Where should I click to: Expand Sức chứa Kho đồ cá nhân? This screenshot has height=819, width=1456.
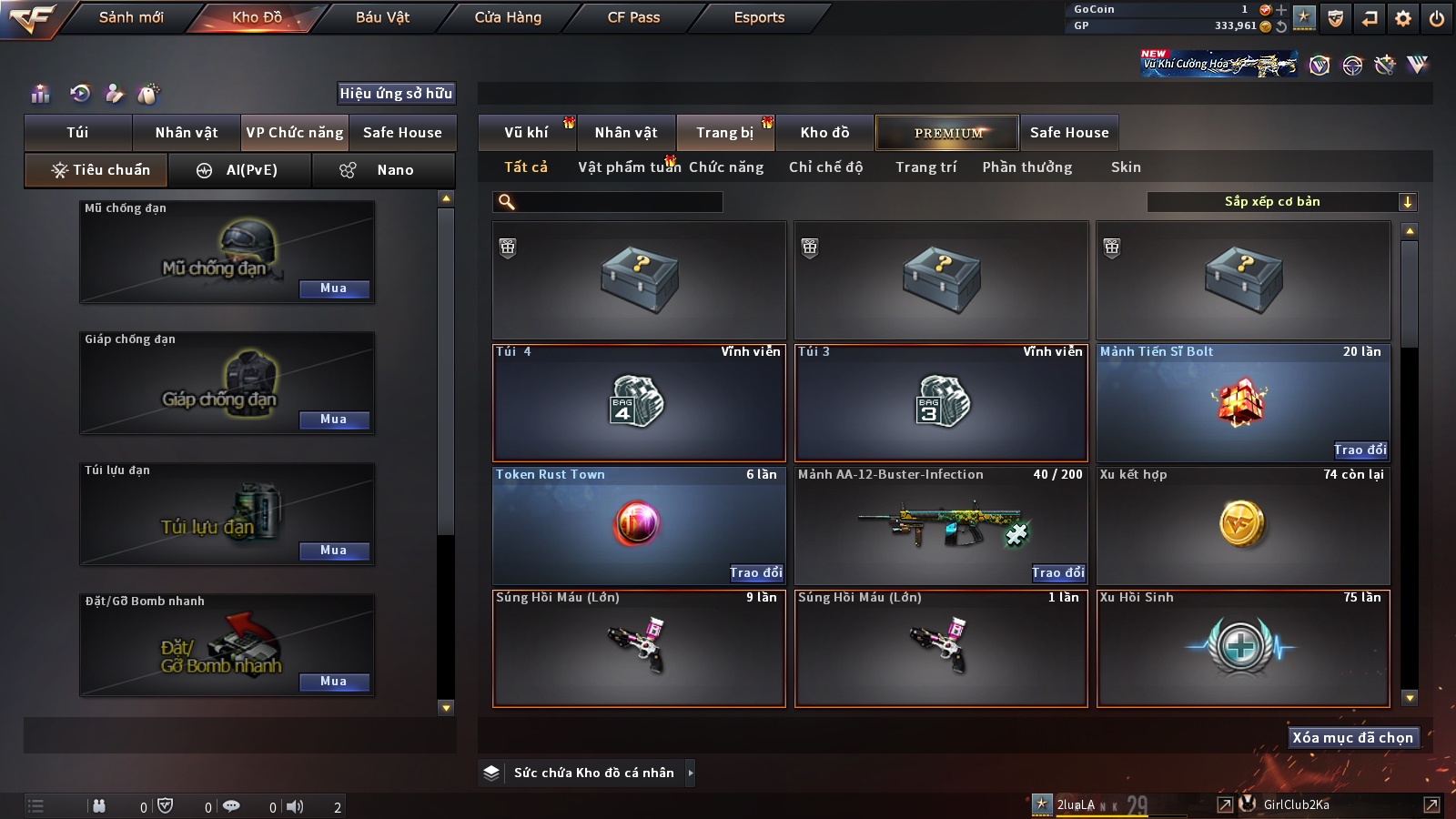coord(691,773)
